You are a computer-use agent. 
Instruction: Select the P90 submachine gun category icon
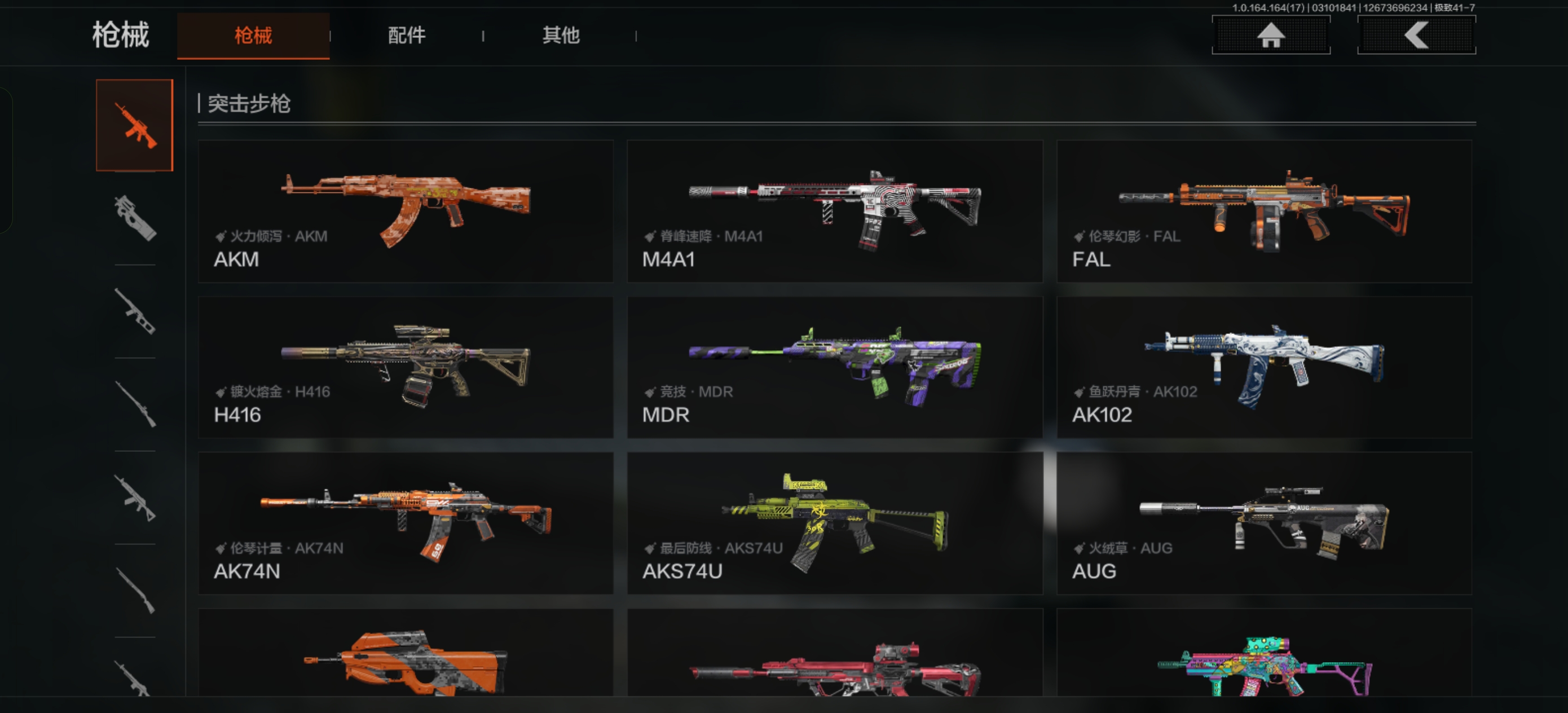[135, 217]
